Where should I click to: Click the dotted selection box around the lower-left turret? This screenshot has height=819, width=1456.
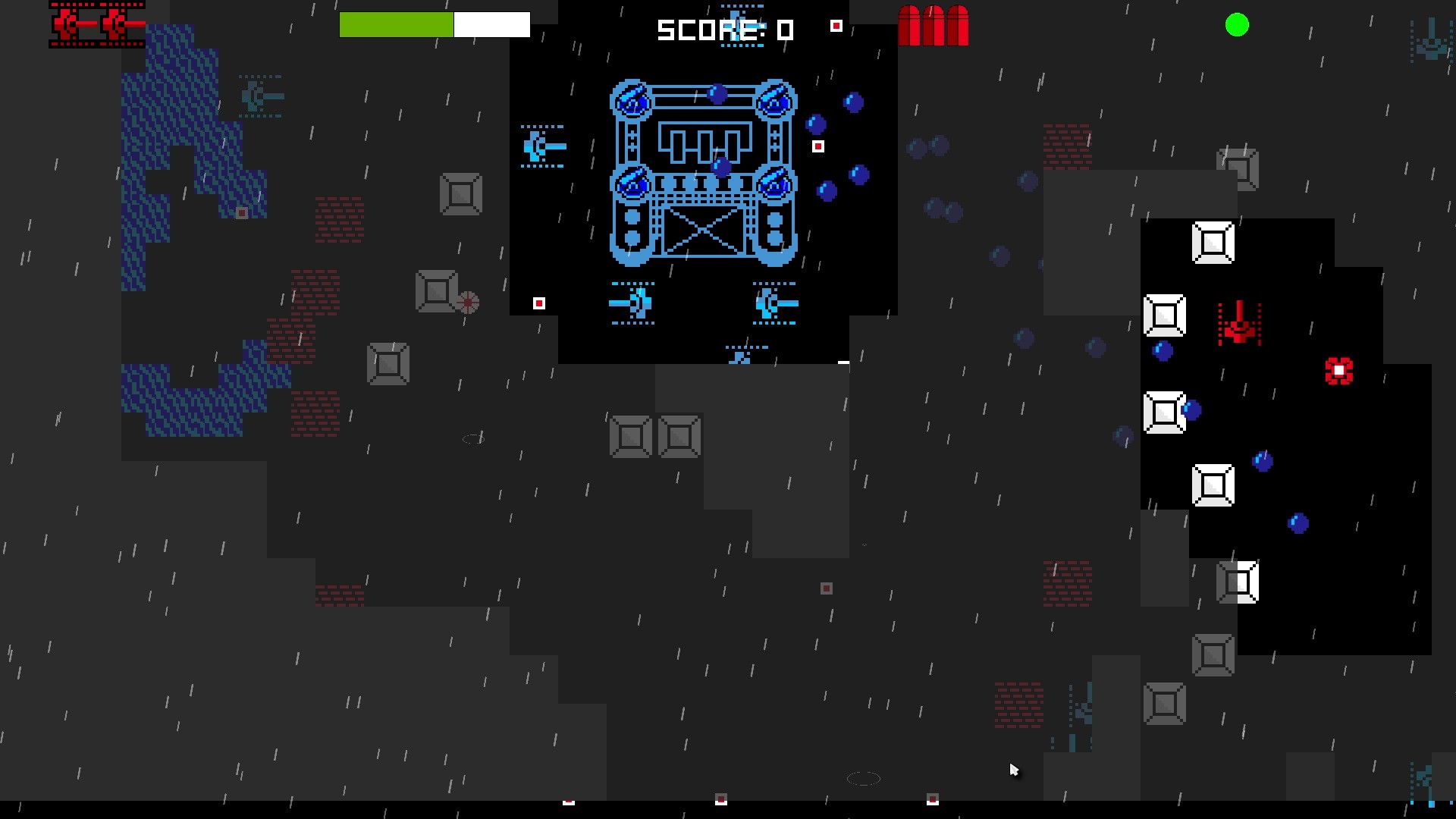(634, 302)
